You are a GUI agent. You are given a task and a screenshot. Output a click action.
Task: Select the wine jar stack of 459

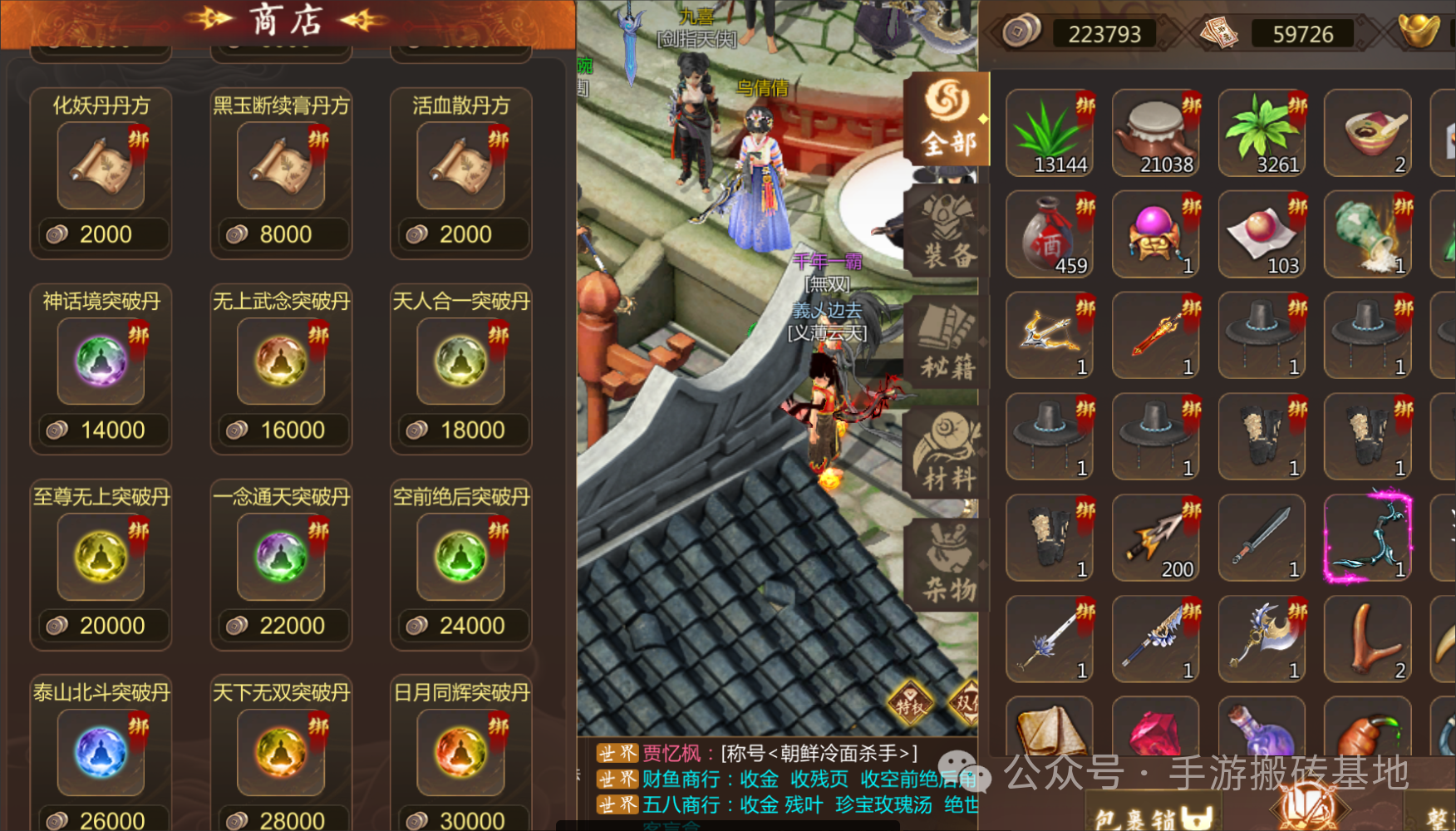[x=1050, y=234]
